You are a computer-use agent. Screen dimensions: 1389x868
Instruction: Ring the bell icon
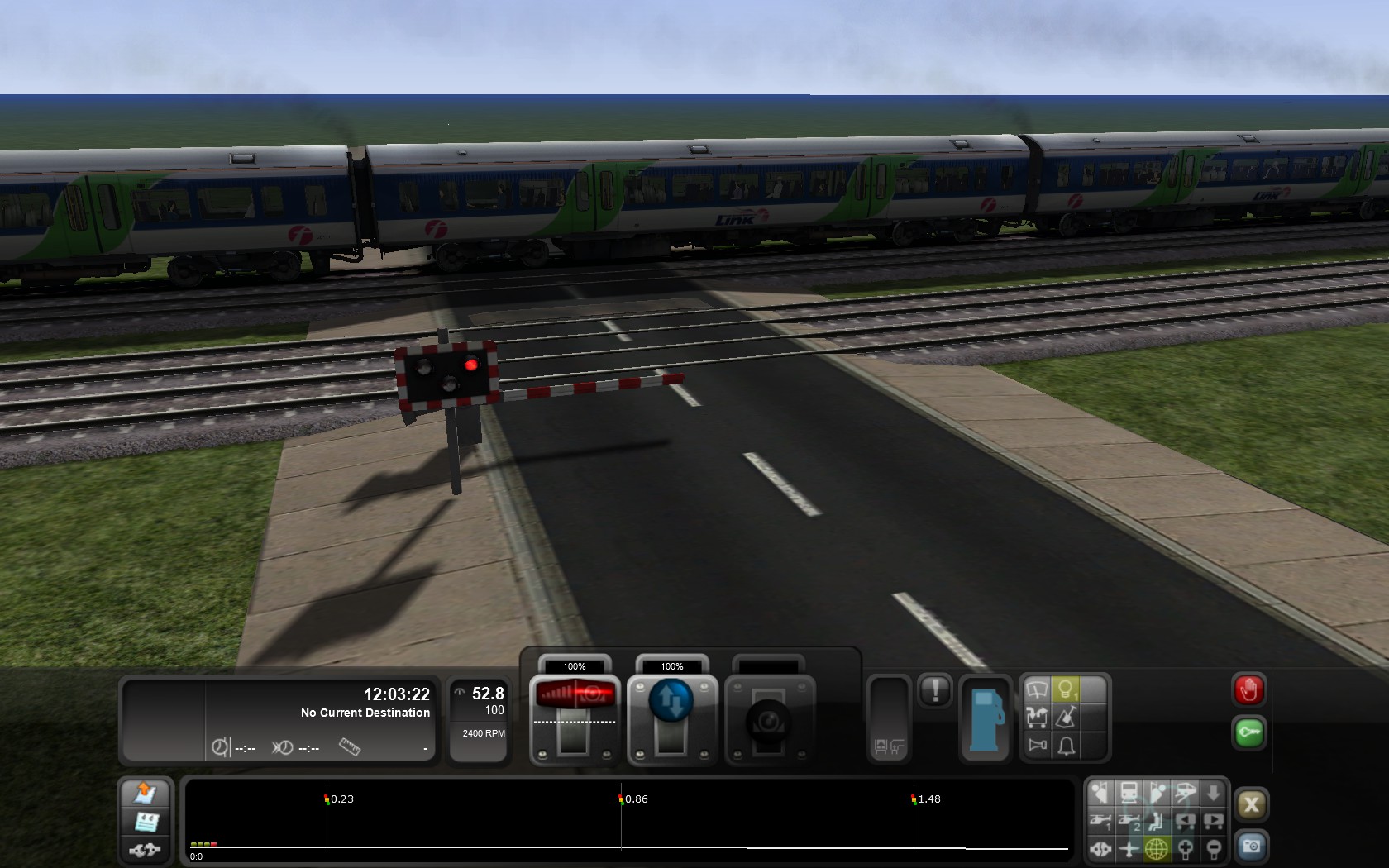click(x=1066, y=746)
